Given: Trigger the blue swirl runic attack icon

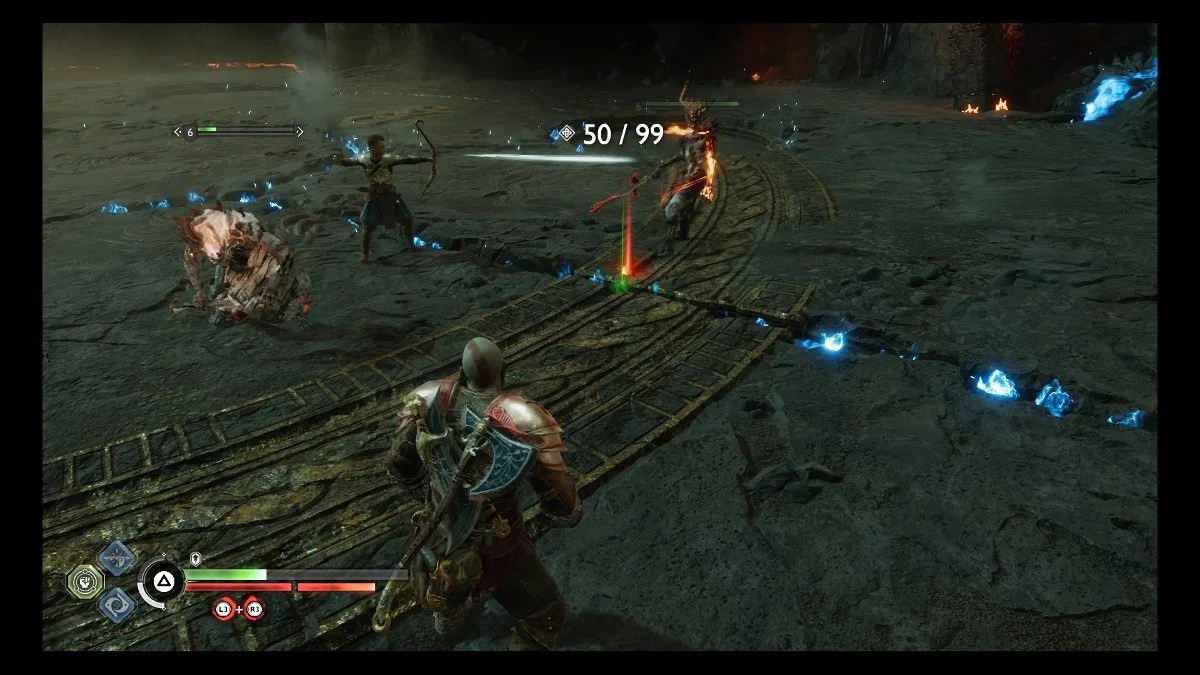Looking at the screenshot, I should [117, 604].
